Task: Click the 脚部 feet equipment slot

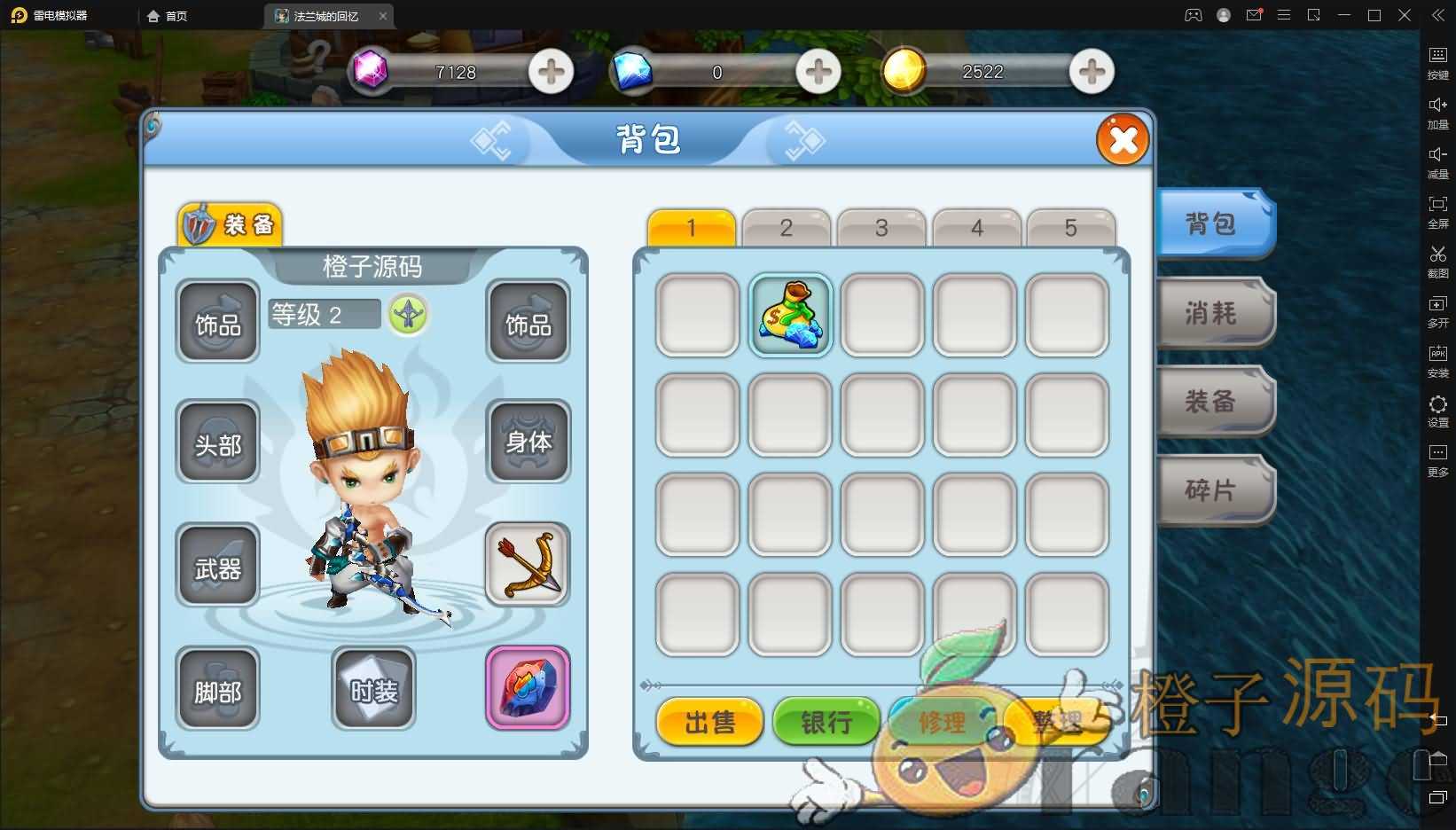Action: coord(217,689)
